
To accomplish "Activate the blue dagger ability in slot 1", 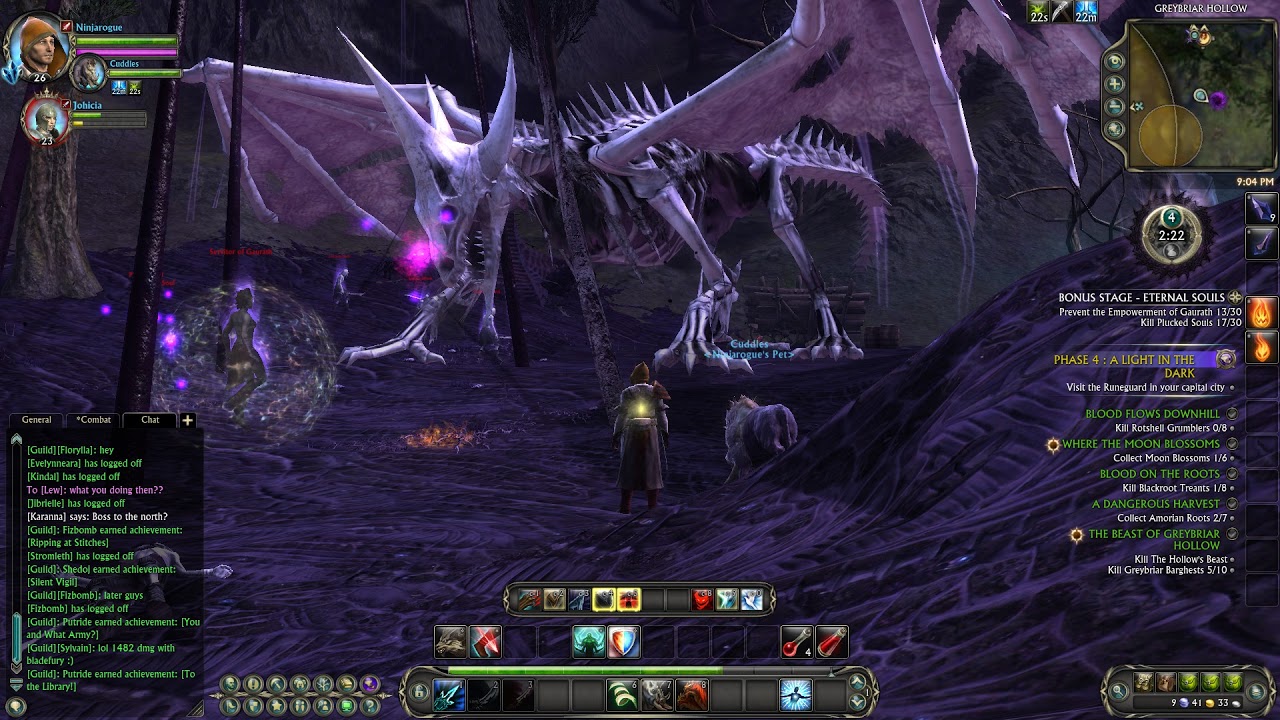I will (449, 693).
